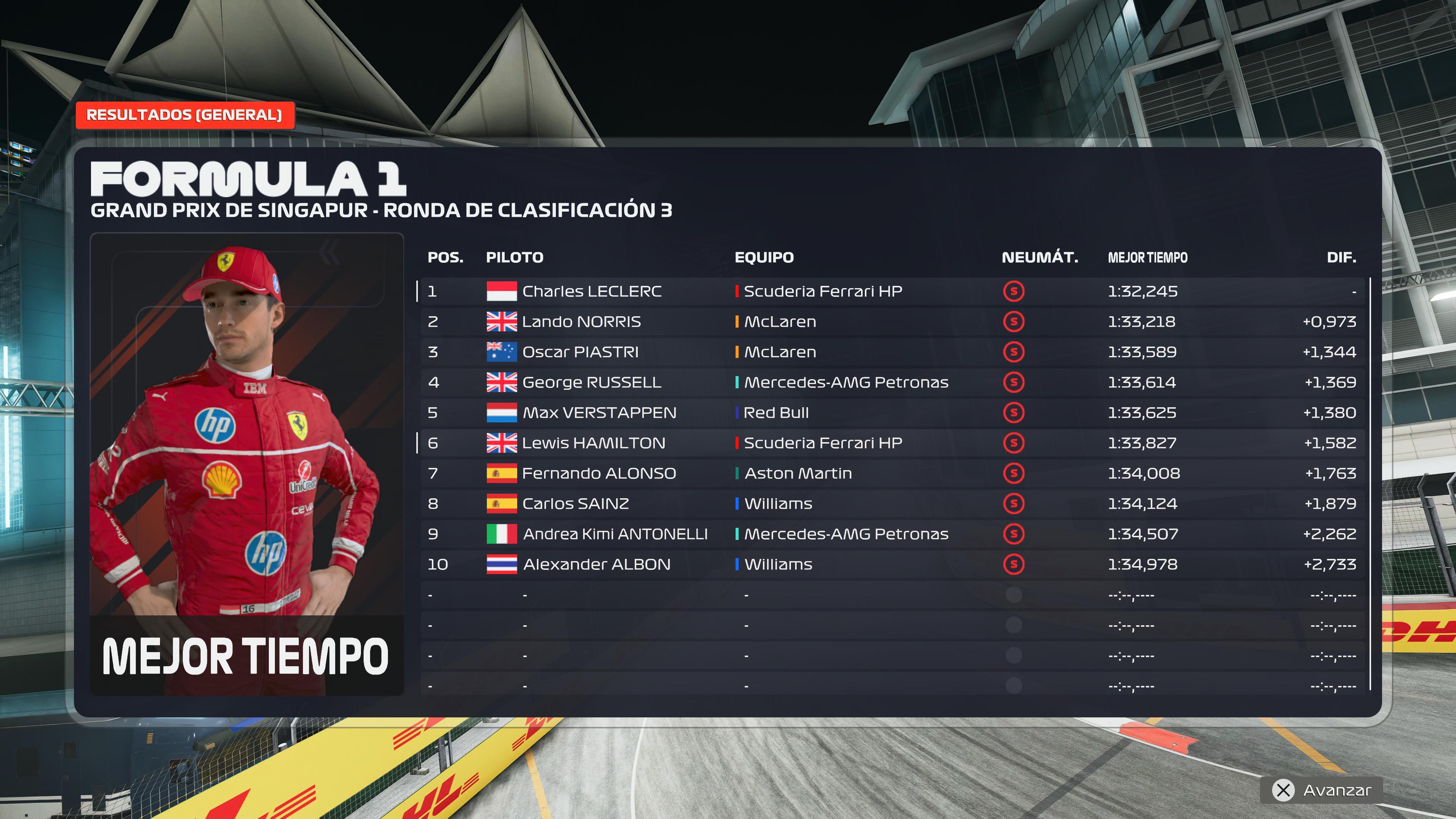Click the Leclerc Mejor Tiempo portrait
1456x819 pixels.
coord(247,463)
